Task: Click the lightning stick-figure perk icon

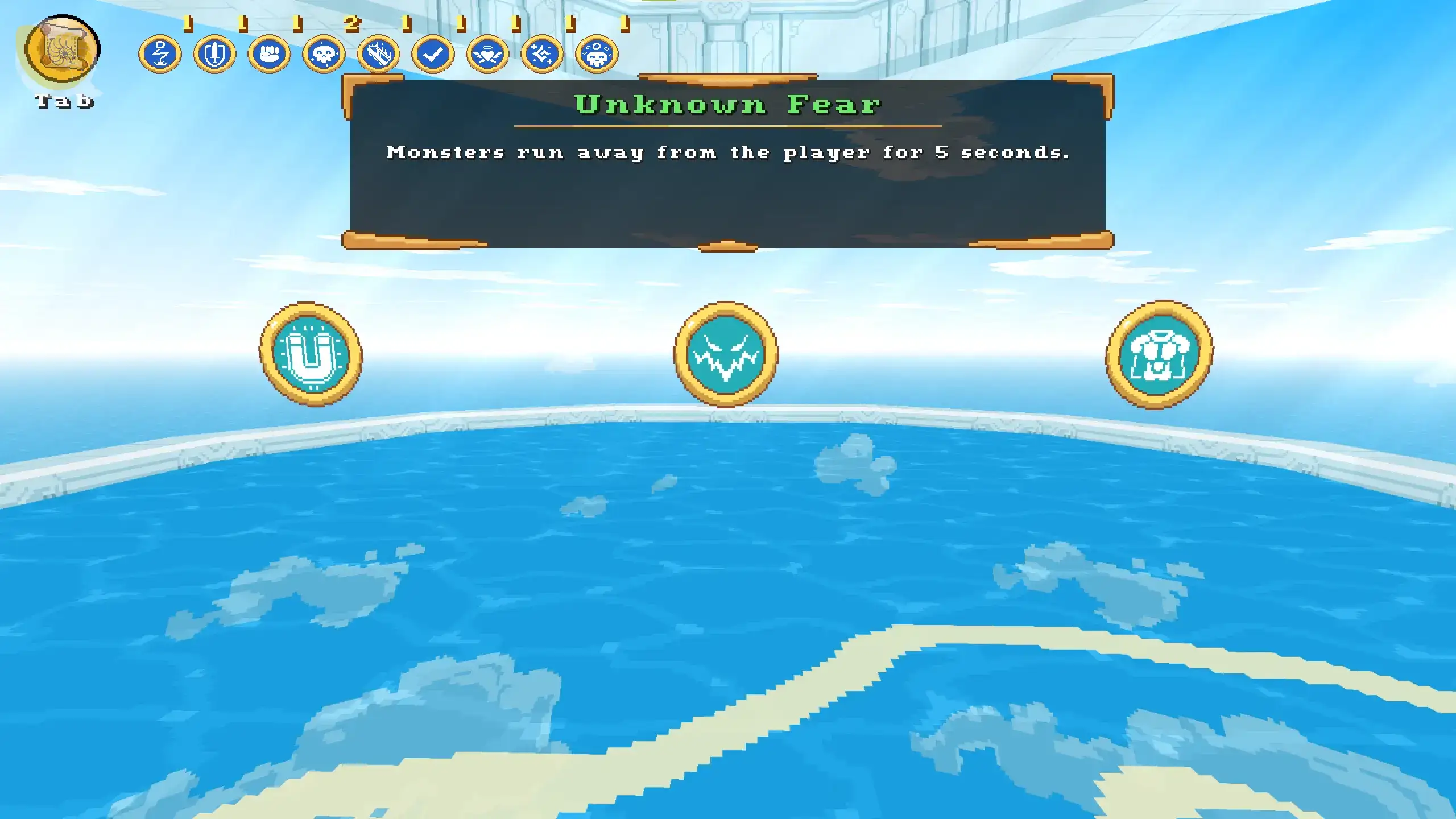Action: tap(160, 55)
